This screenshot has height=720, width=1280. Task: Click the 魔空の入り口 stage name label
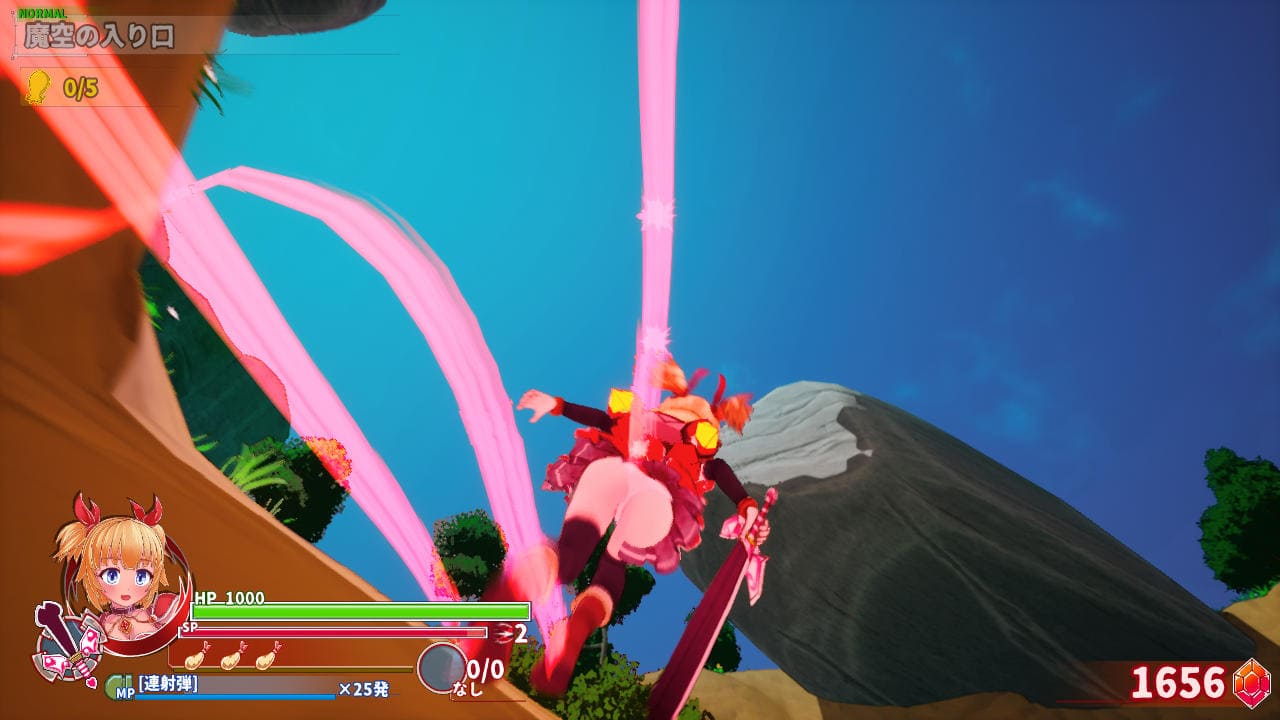[99, 37]
